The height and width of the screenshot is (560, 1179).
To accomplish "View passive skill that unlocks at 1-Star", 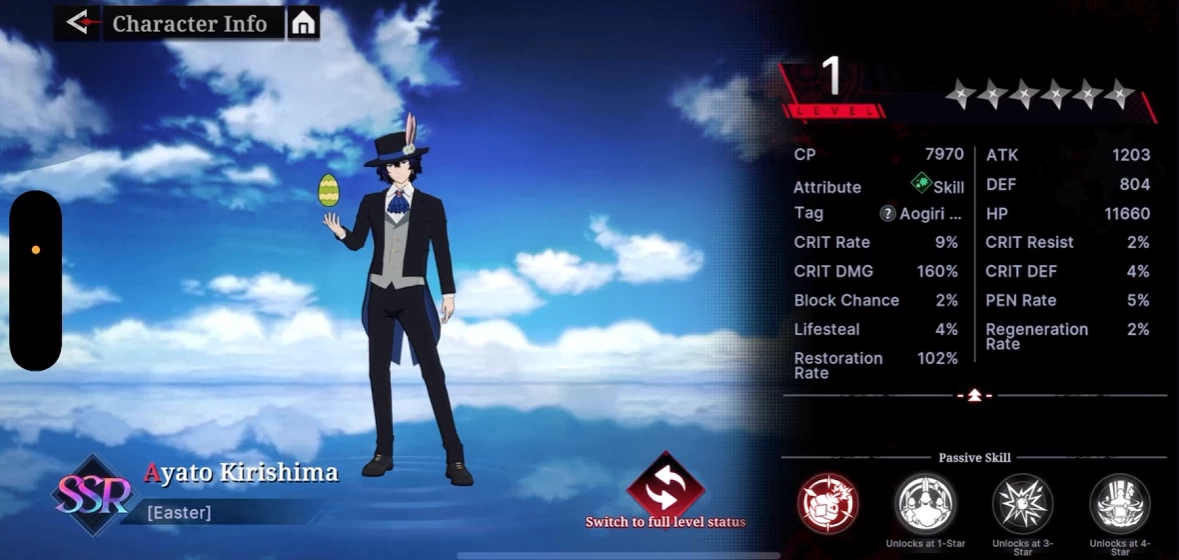I will coord(925,503).
